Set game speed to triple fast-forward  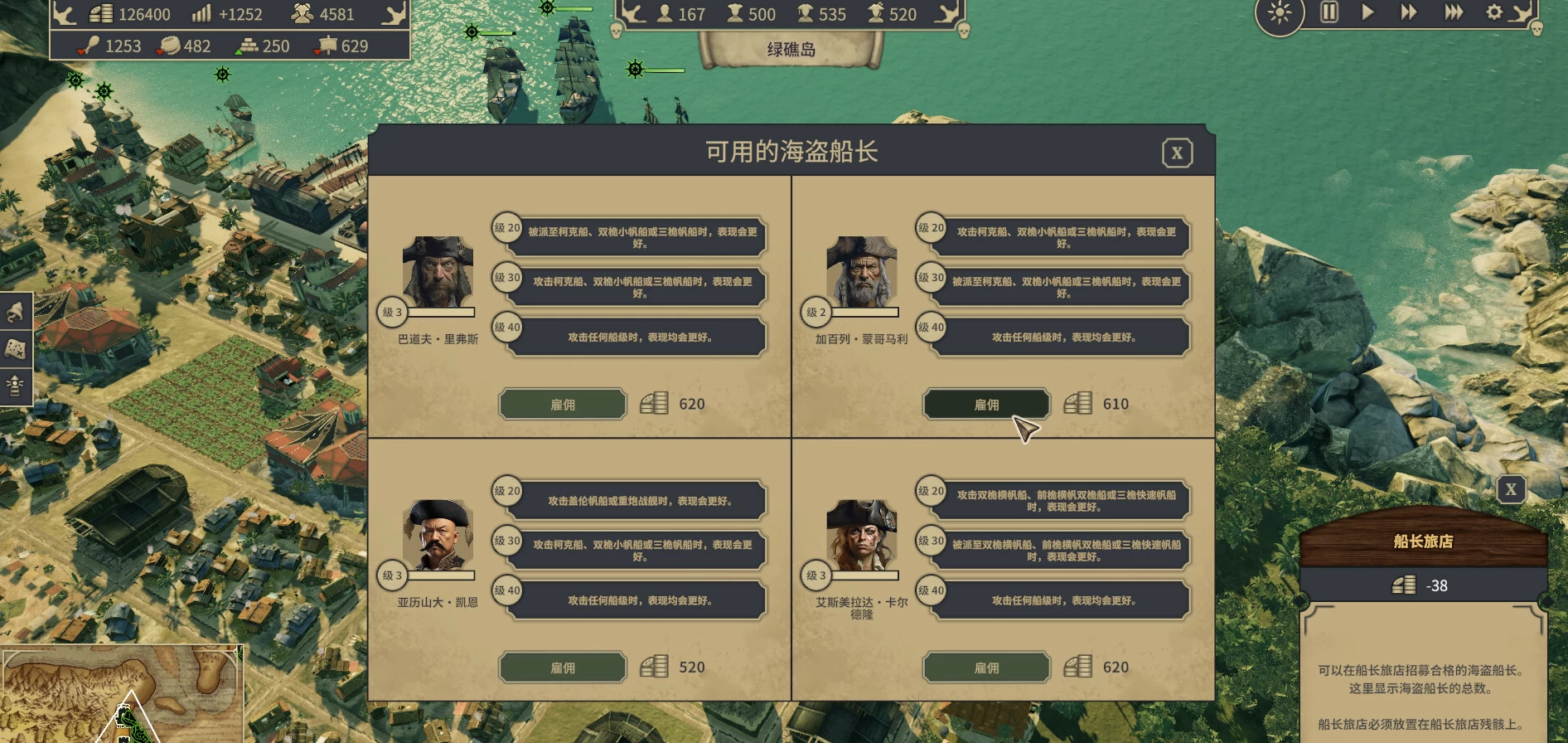[x=1454, y=12]
